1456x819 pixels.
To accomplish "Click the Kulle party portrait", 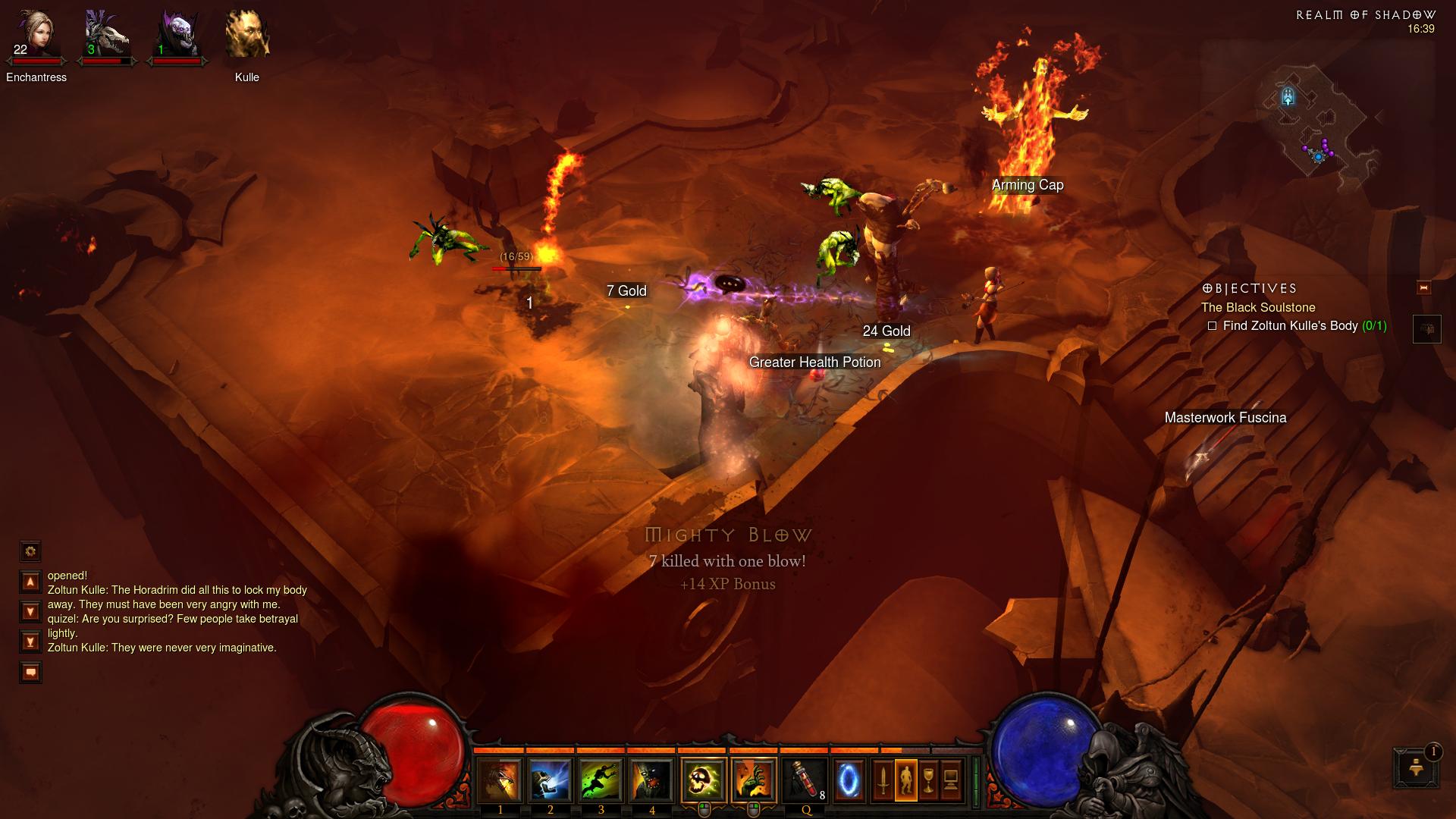I will (x=247, y=35).
